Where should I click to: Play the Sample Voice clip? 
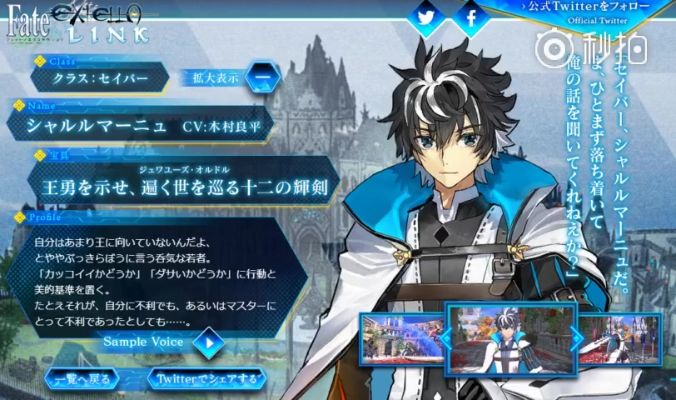(208, 342)
